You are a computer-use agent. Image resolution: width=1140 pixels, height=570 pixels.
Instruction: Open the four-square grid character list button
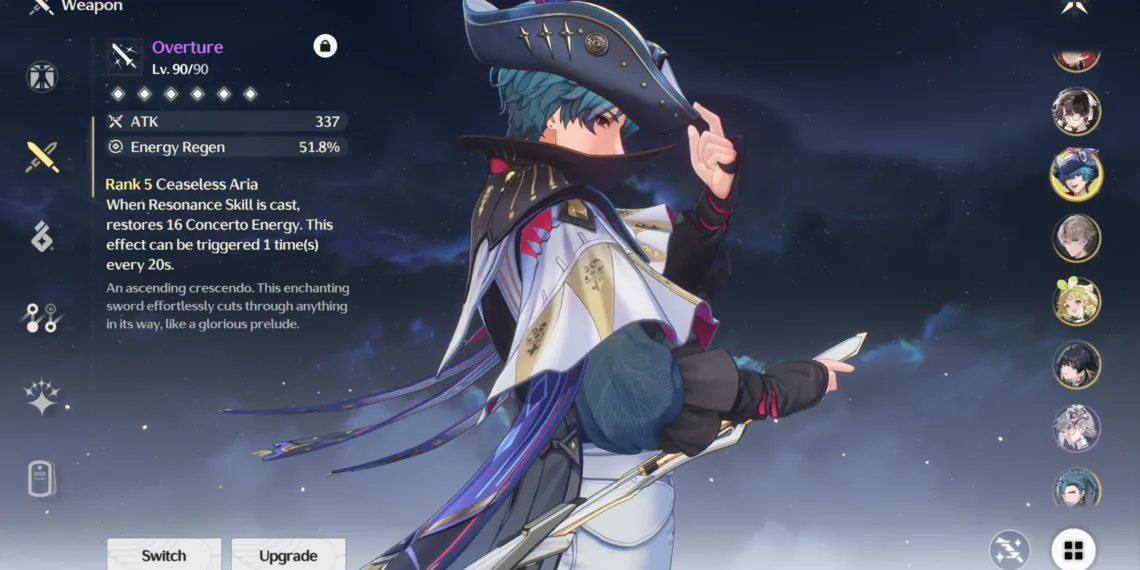(1073, 550)
